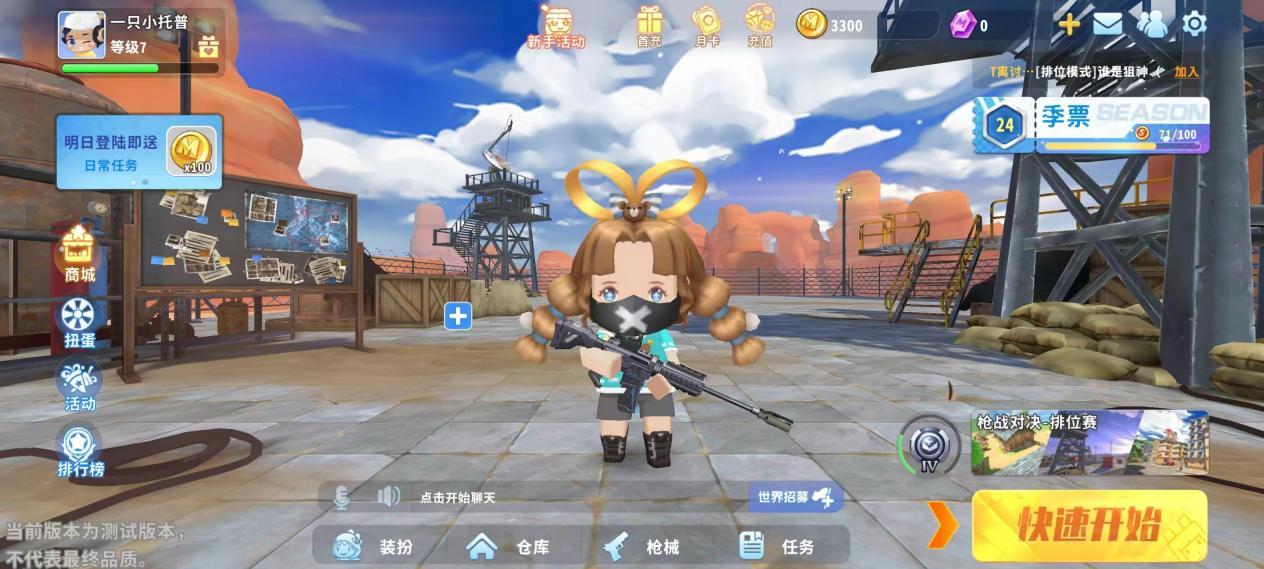Open the 季票 season pass panel
Screen dimensions: 1264x569
coord(1094,125)
